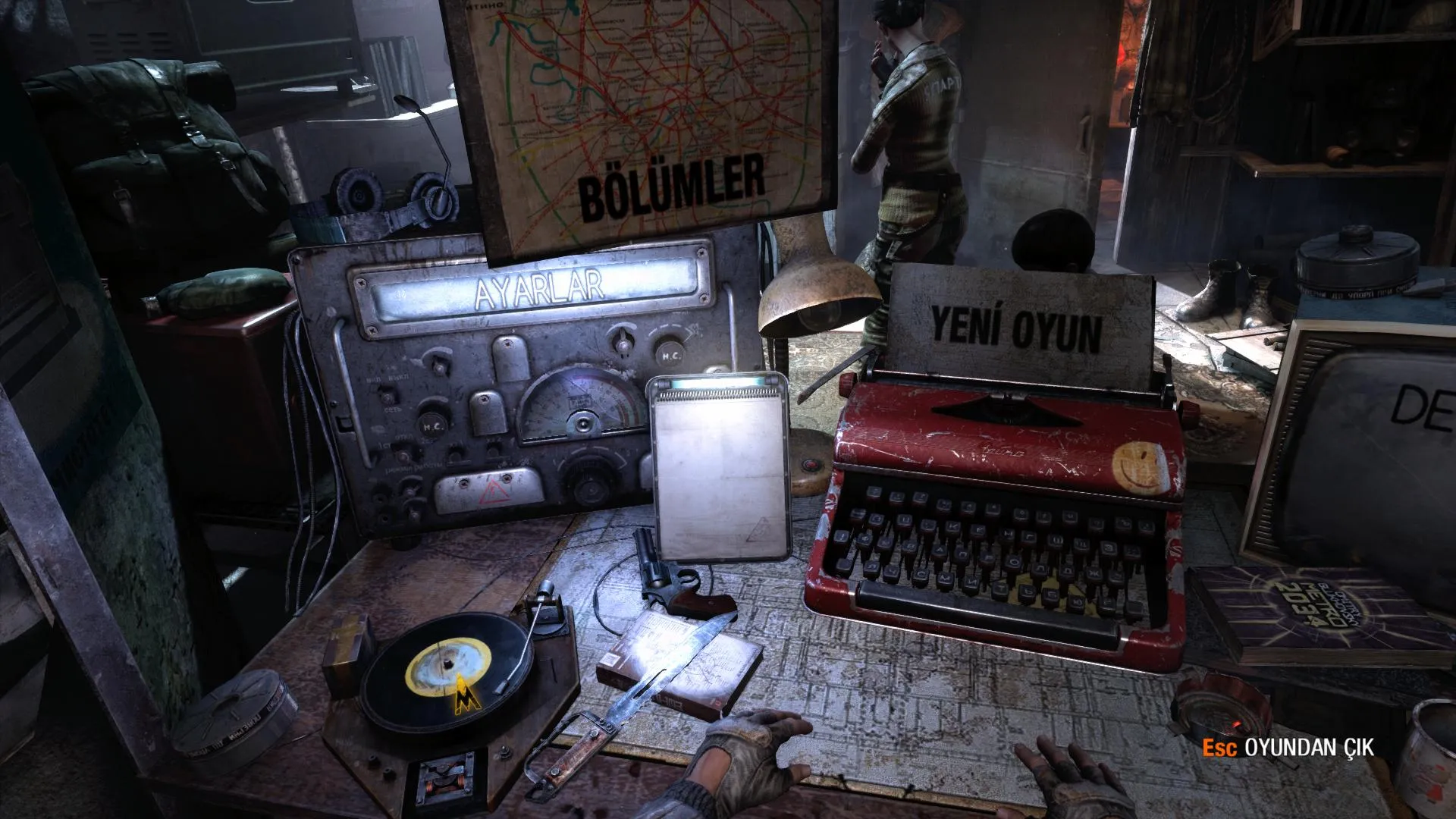
Task: Open the AYARLAR settings on the radio
Action: [x=539, y=287]
